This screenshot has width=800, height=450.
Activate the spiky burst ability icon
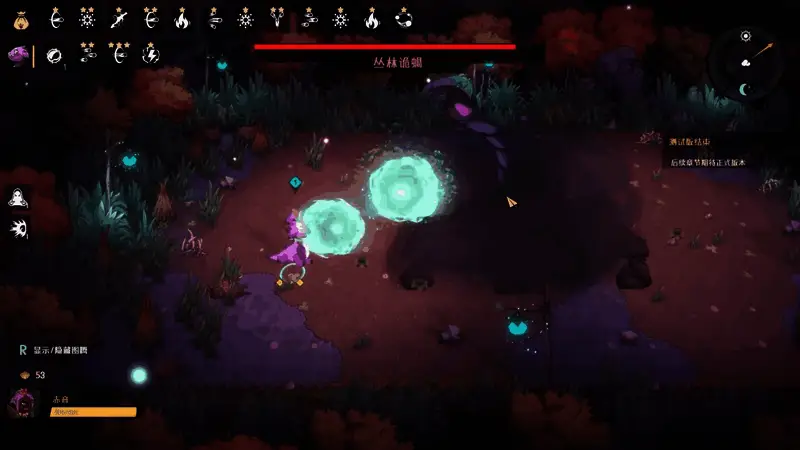point(18,228)
